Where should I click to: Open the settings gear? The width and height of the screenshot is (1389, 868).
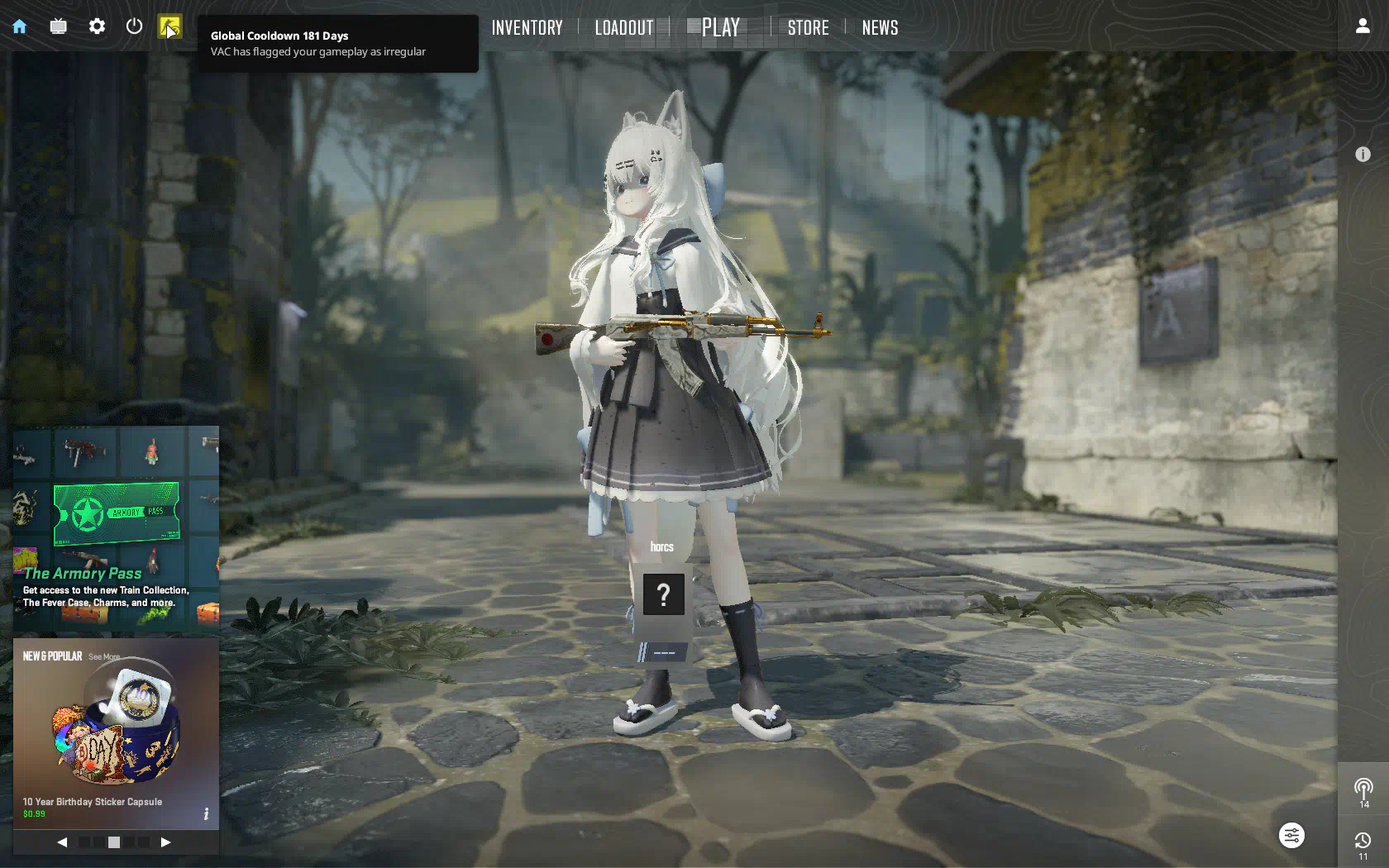97,26
